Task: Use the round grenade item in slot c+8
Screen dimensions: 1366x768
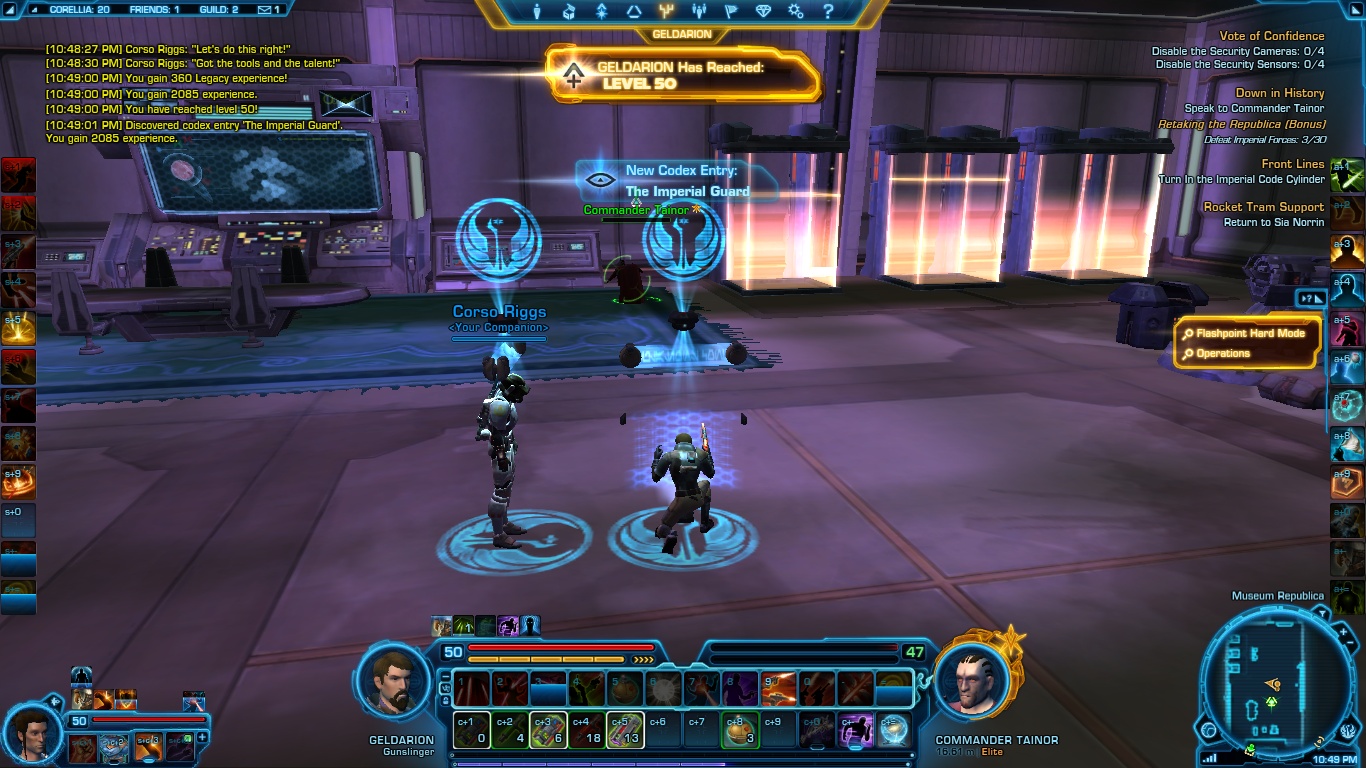Action: coord(738,729)
